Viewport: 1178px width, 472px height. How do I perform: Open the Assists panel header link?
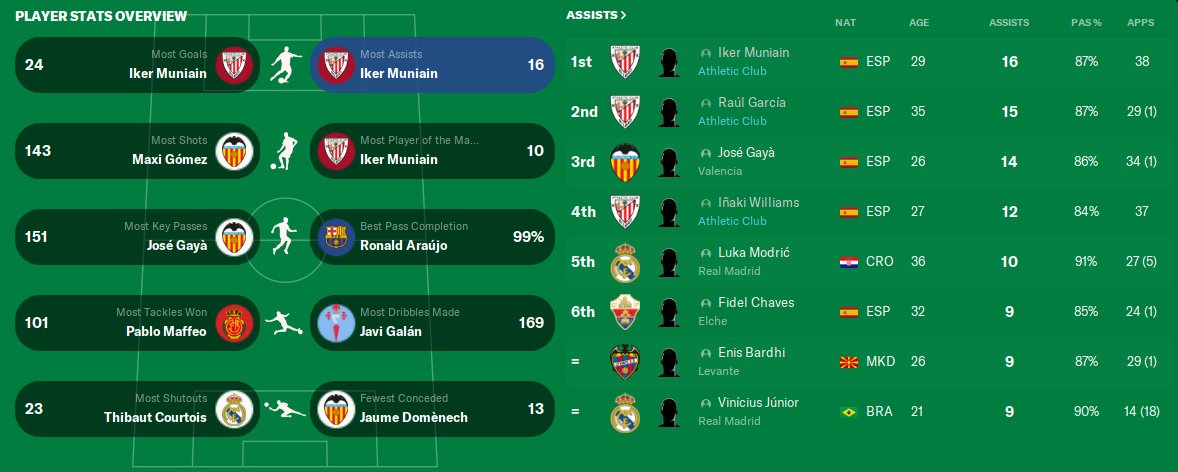click(596, 15)
